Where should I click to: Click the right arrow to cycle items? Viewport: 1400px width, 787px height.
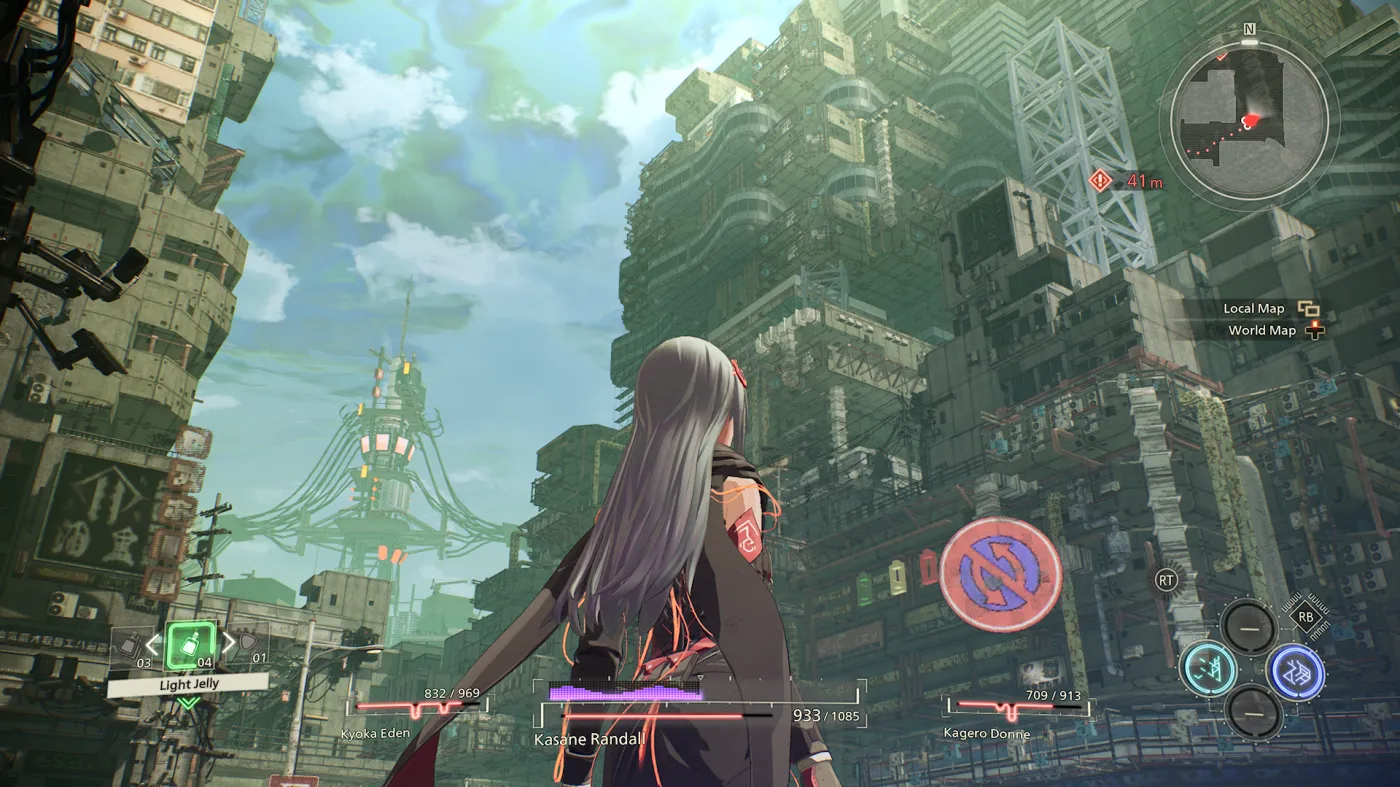(x=229, y=645)
